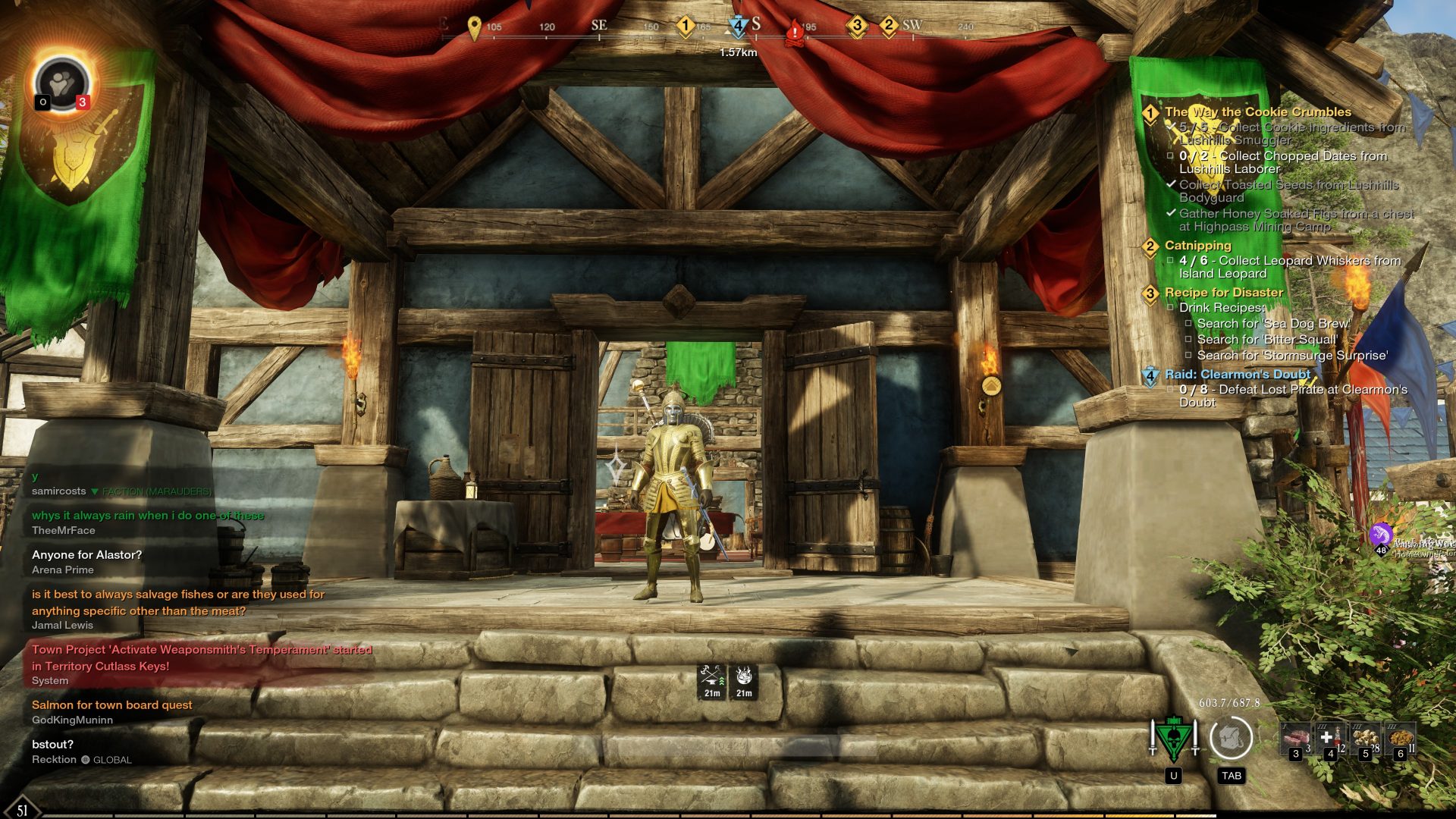
Task: Select the red campfire marker on compass
Action: tap(795, 32)
